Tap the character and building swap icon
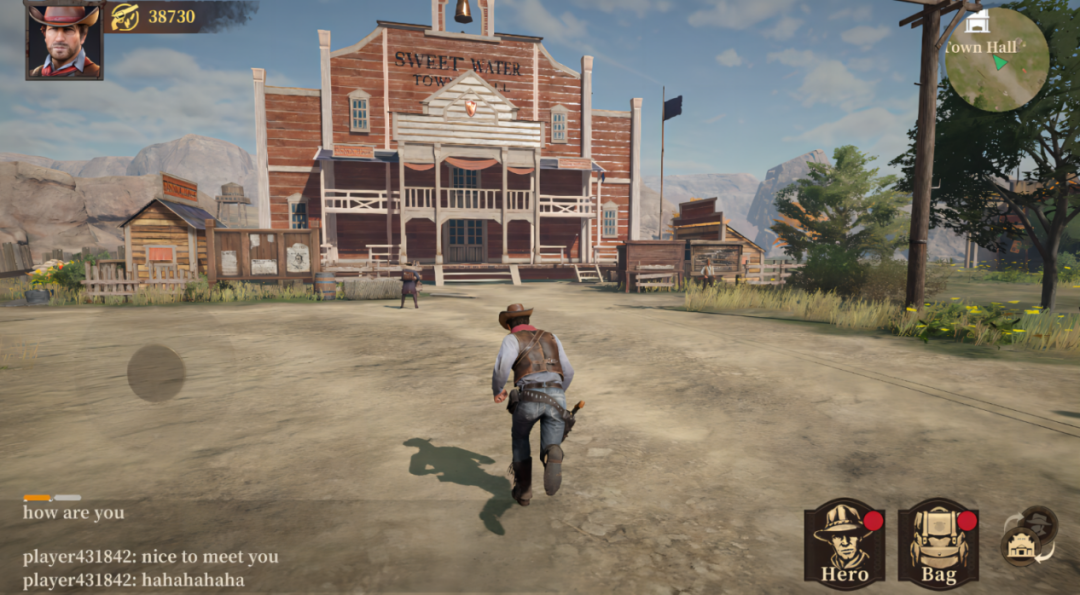Viewport: 1080px width, 595px height. point(1029,536)
